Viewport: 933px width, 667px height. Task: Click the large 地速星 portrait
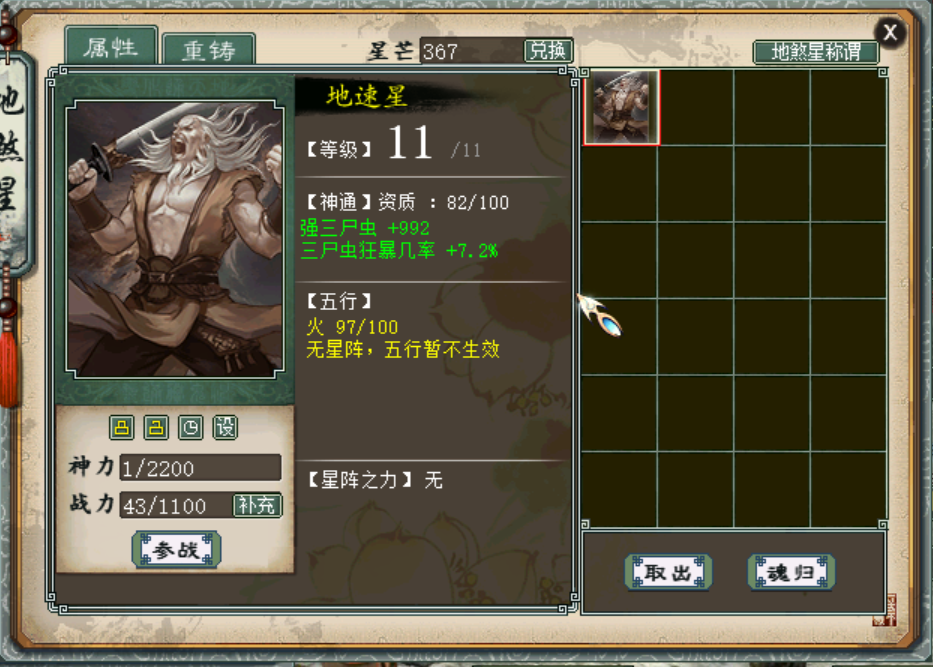pos(174,238)
